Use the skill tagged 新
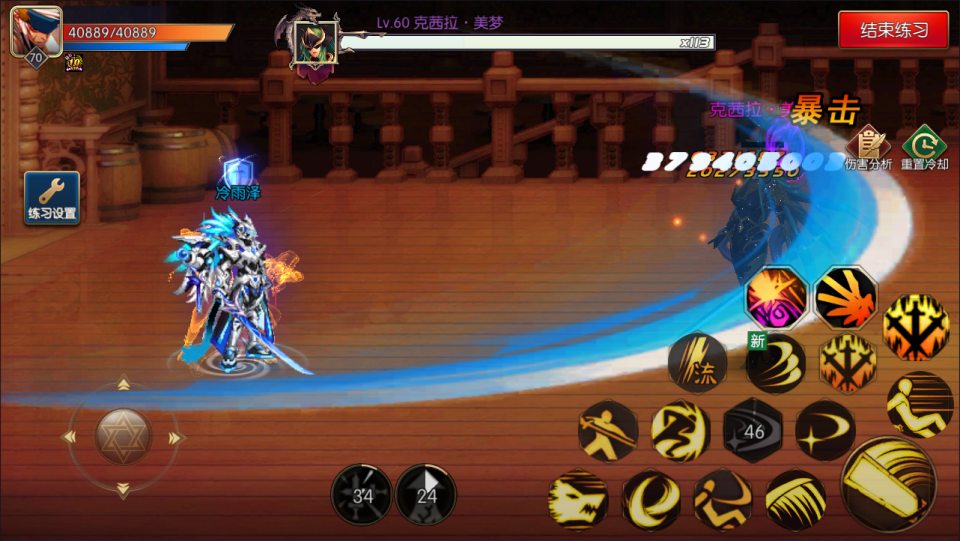Viewport: 960px width, 541px height. coord(777,362)
